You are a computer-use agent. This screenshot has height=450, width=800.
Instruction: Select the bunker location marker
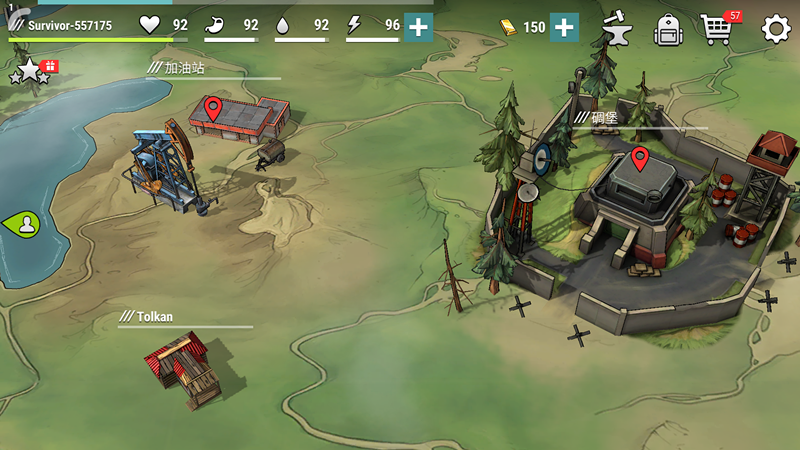(x=640, y=158)
